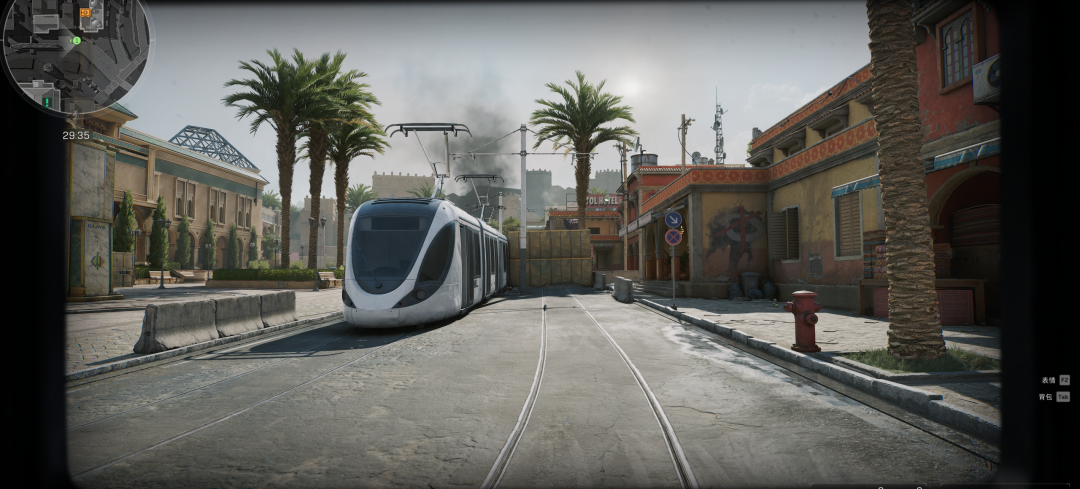Select the orange objective marker on minimap
Viewport: 1080px width, 489px height.
[x=85, y=13]
